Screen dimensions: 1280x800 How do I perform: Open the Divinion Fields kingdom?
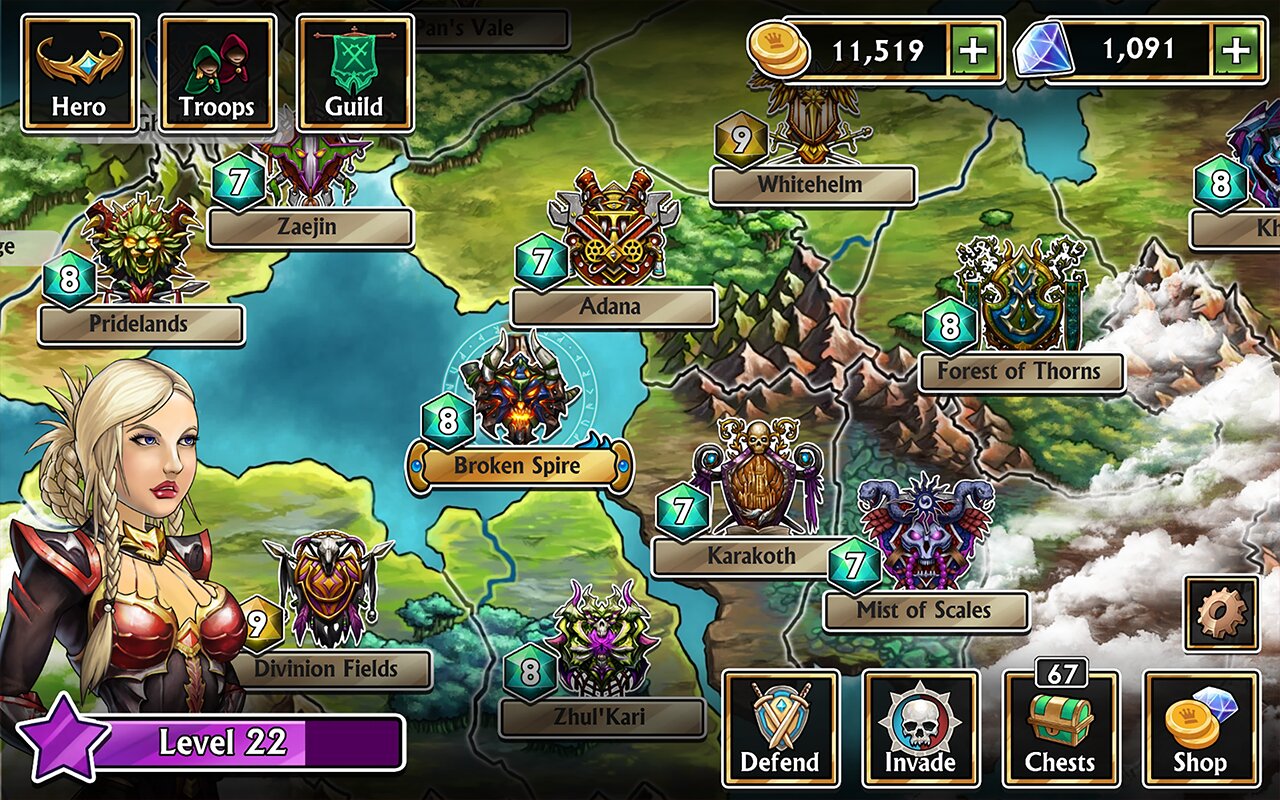329,668
